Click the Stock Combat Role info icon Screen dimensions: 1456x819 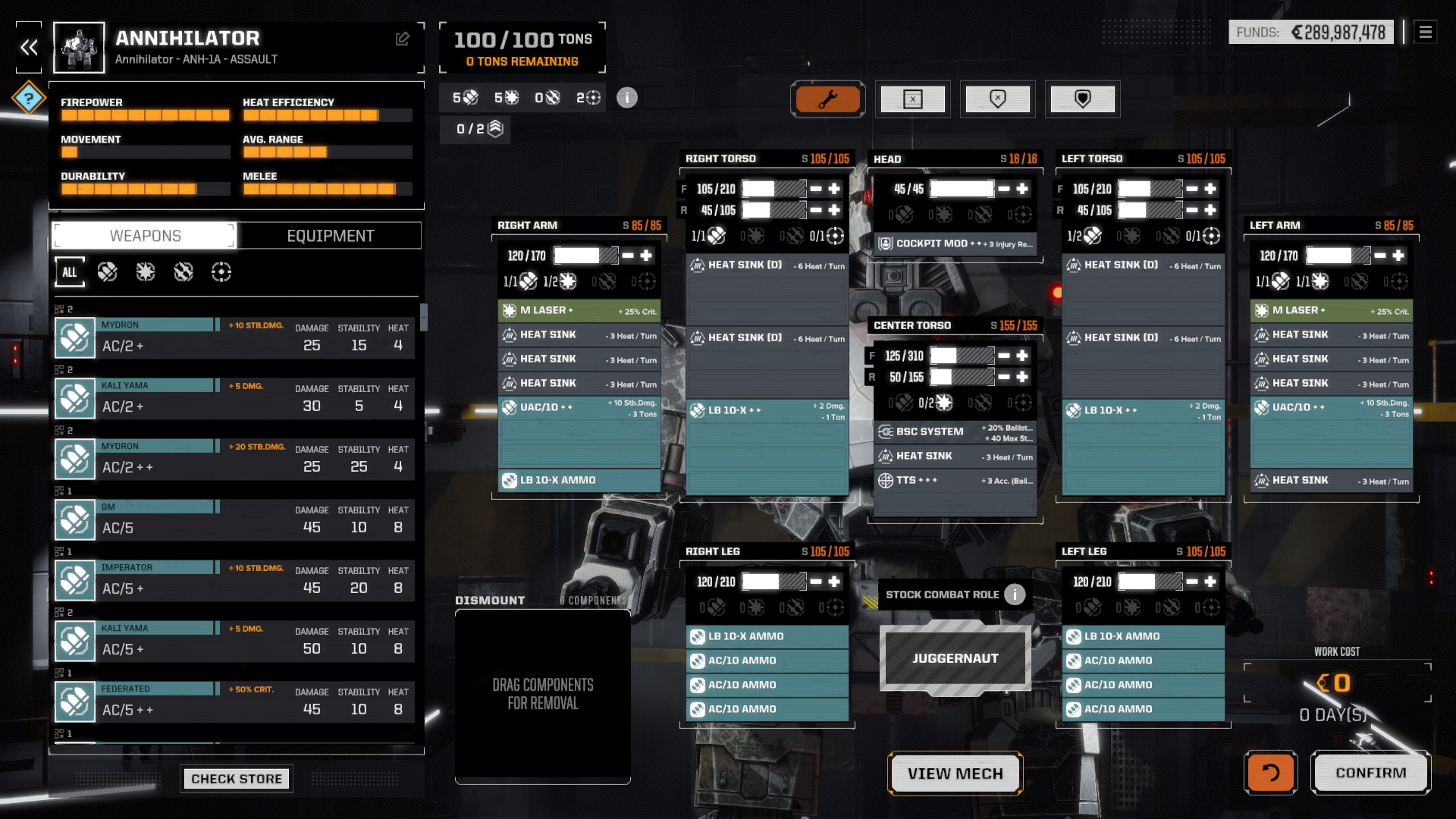pyautogui.click(x=1014, y=595)
